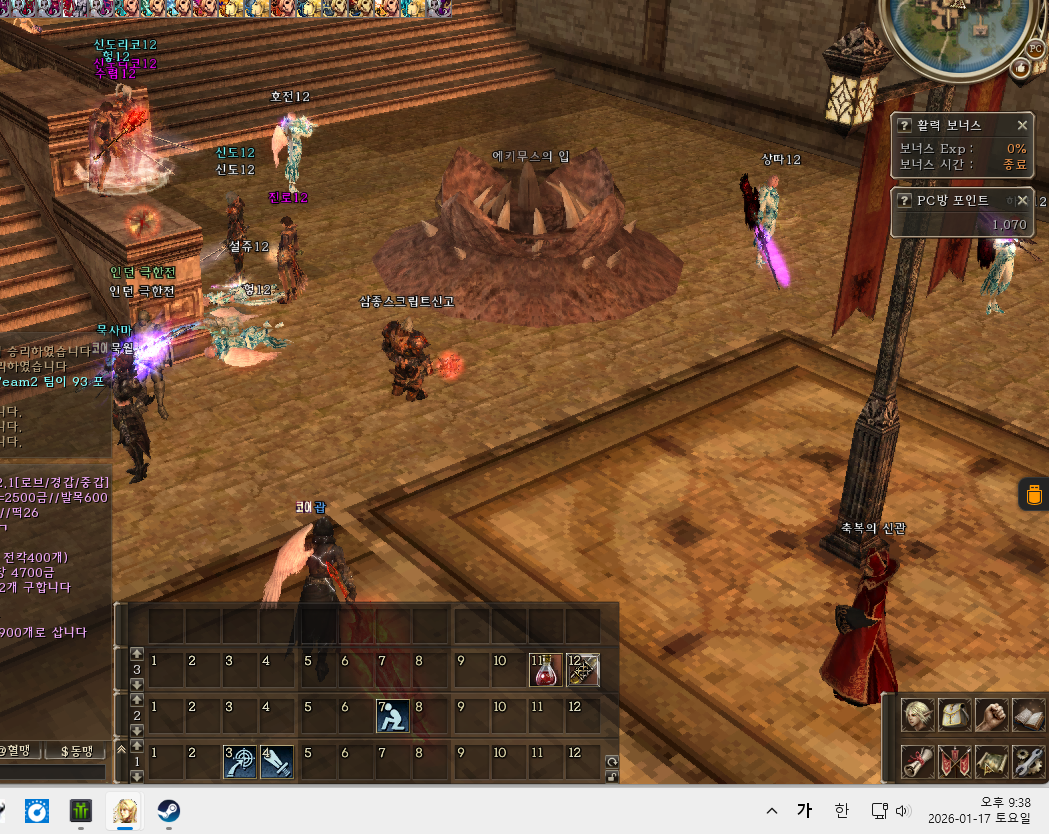The height and width of the screenshot is (834, 1049).
Task: Open the world map parchment icon
Action: pyautogui.click(x=992, y=762)
